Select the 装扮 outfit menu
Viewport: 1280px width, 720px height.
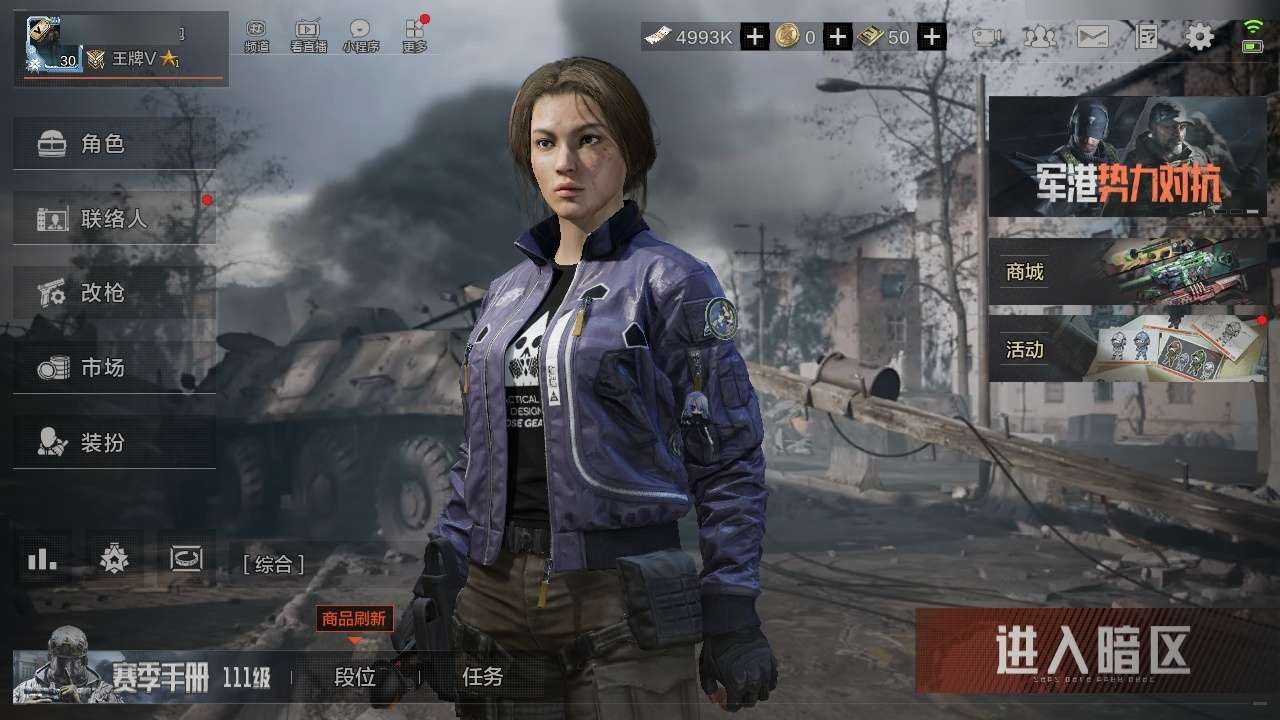[114, 442]
